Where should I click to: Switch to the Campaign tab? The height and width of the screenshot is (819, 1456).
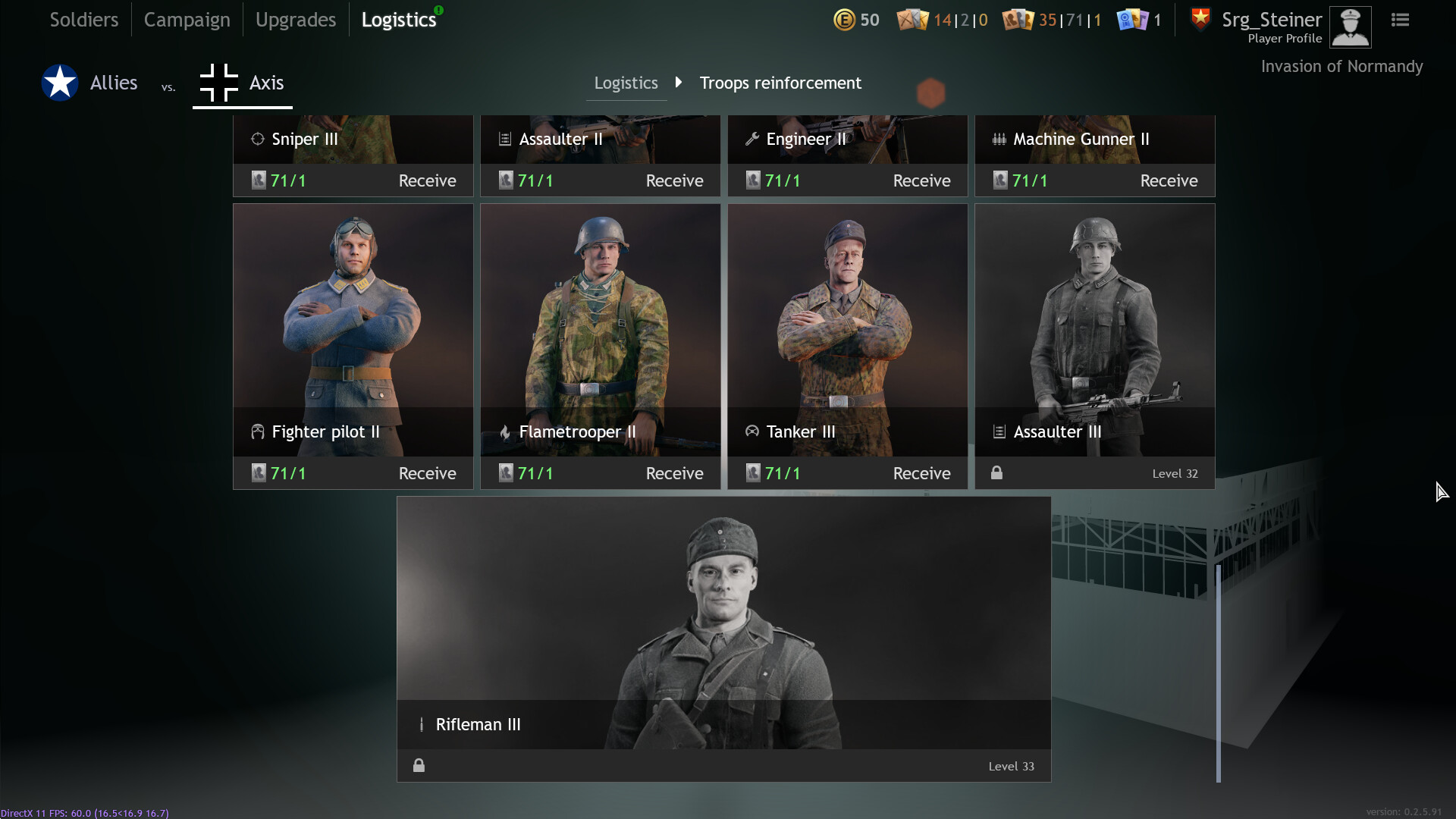pyautogui.click(x=187, y=20)
